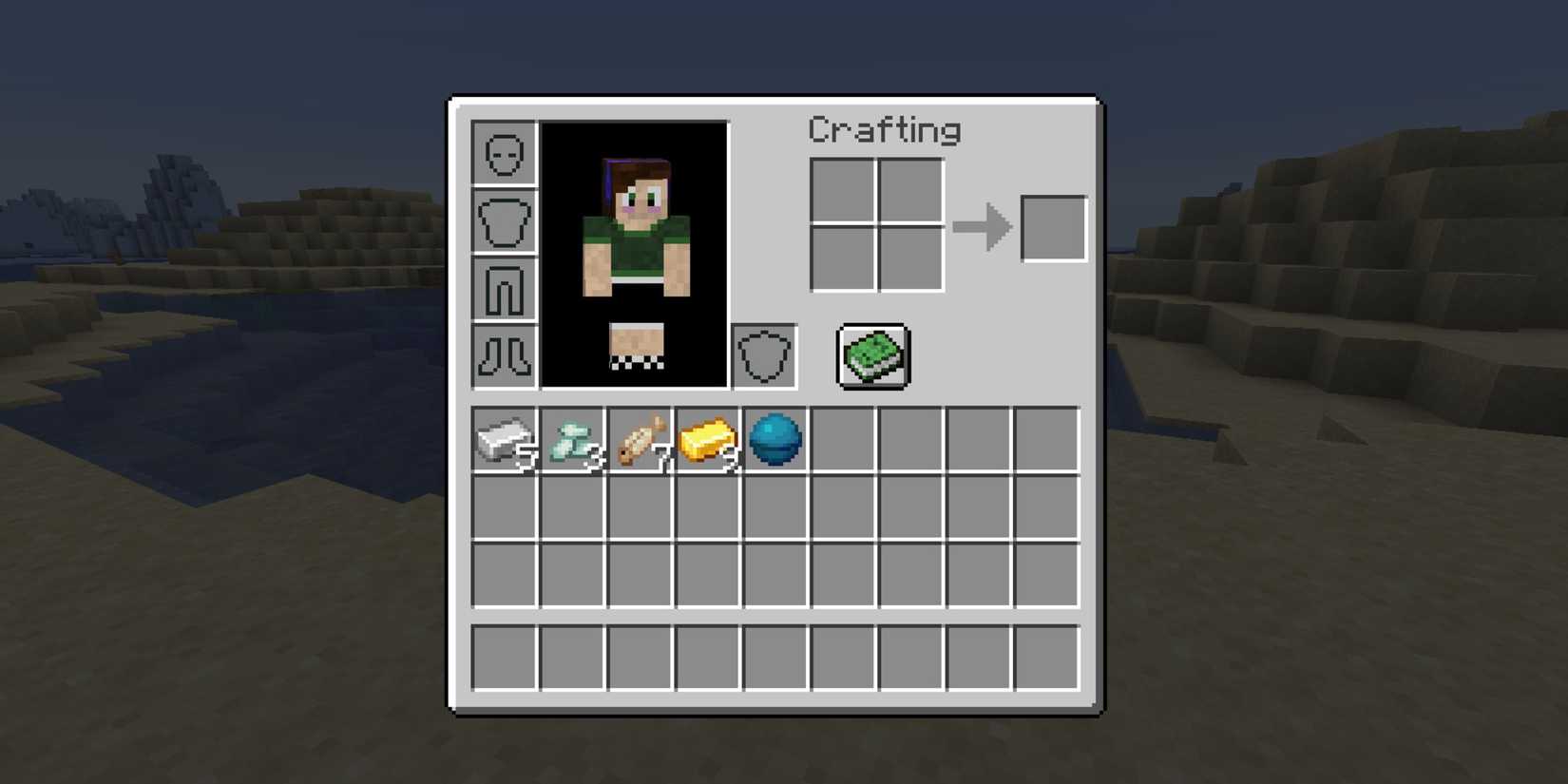
Task: Pick up the iron ingot stack
Action: (504, 438)
